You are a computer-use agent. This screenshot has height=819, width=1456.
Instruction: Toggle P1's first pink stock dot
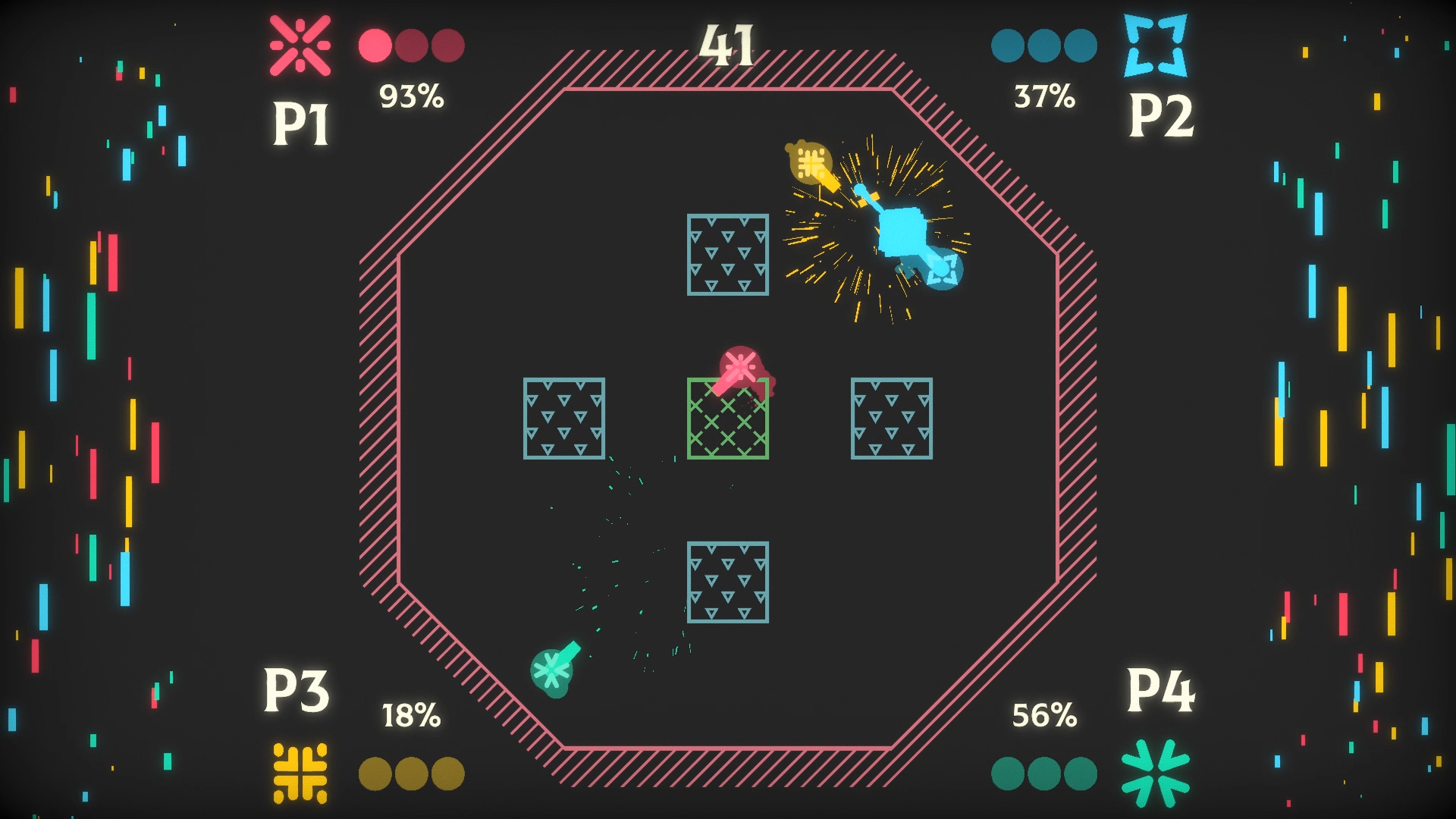pos(374,45)
